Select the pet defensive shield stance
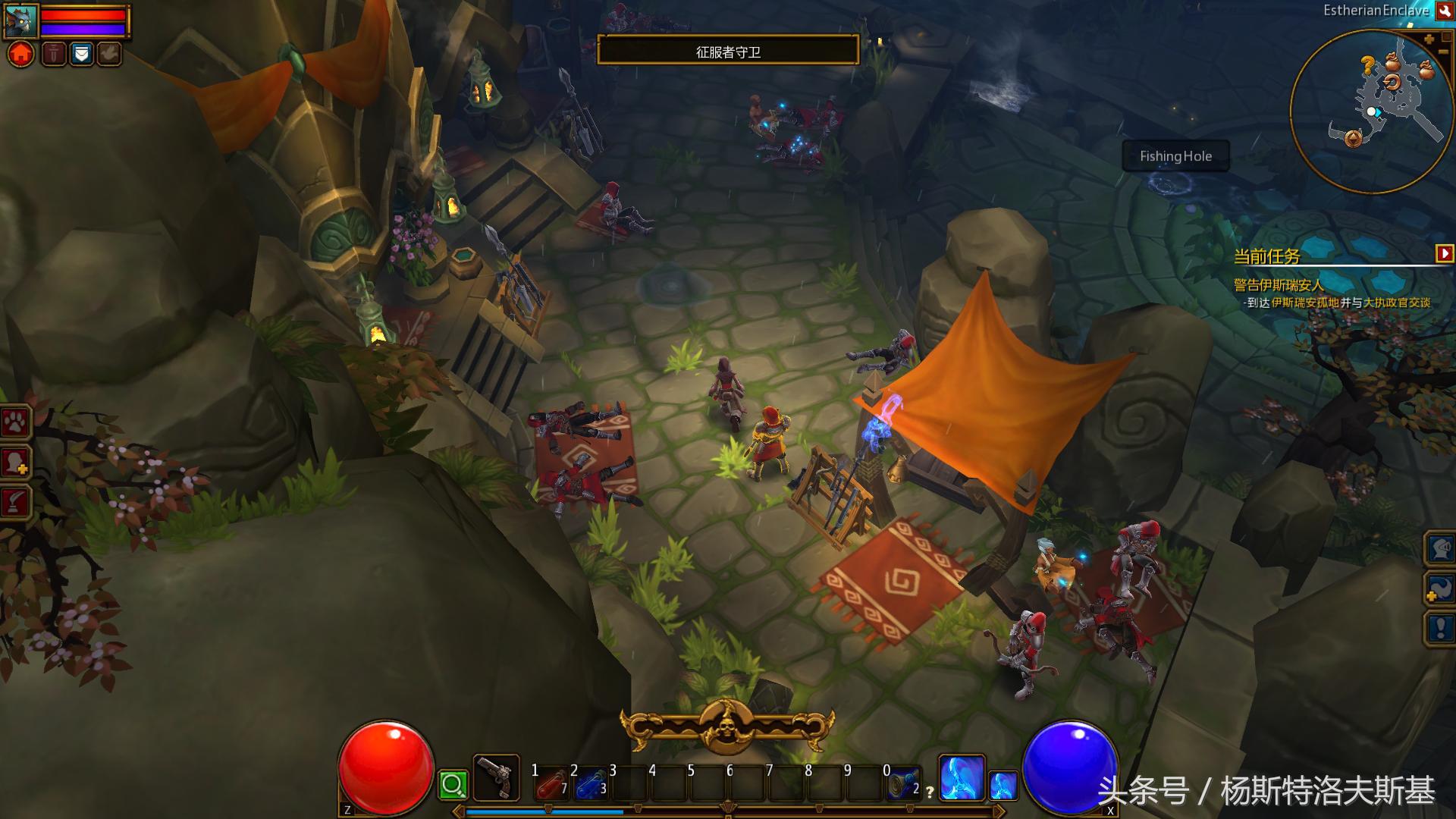1456x819 pixels. [x=81, y=54]
